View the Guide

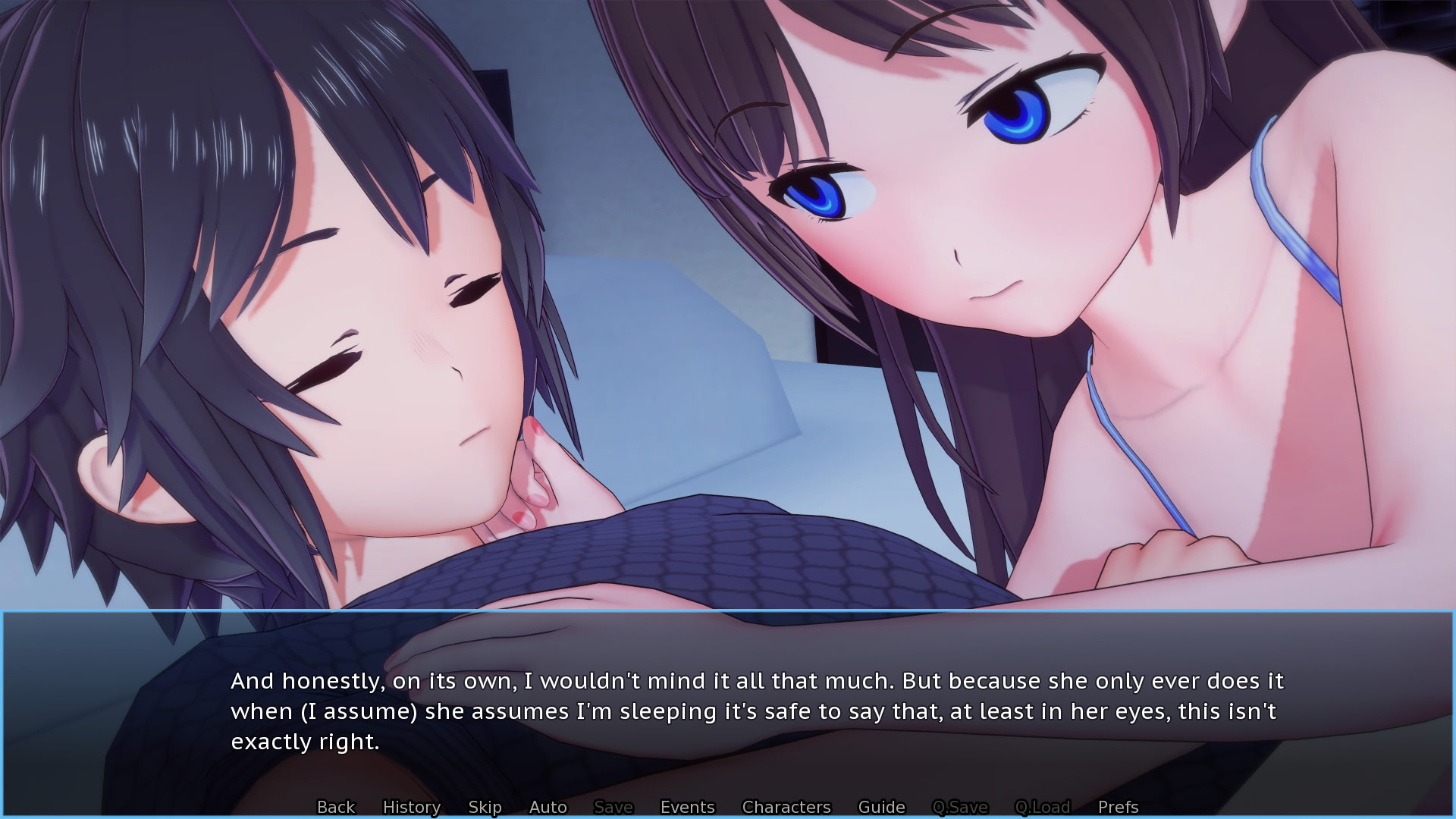[x=881, y=807]
